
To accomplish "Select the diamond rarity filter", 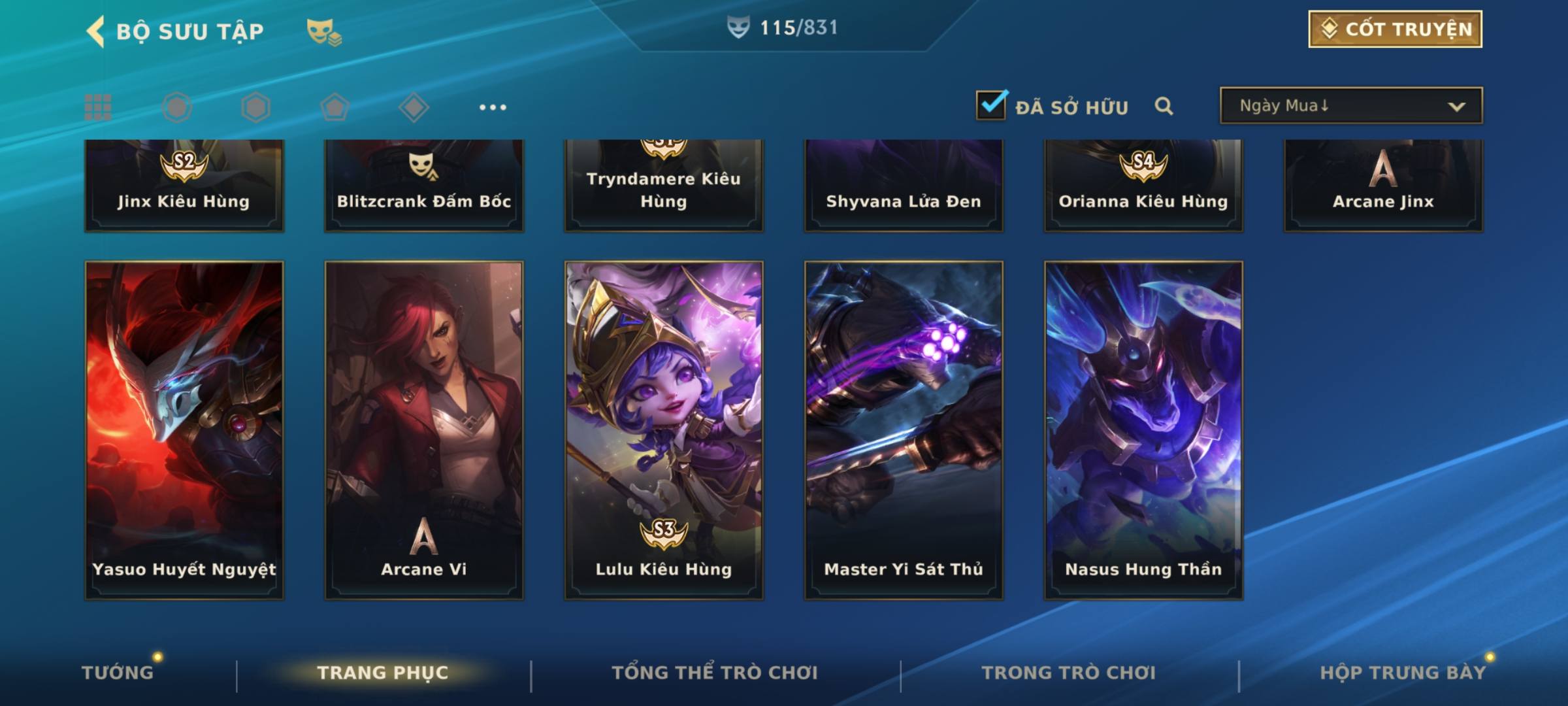I will (414, 107).
